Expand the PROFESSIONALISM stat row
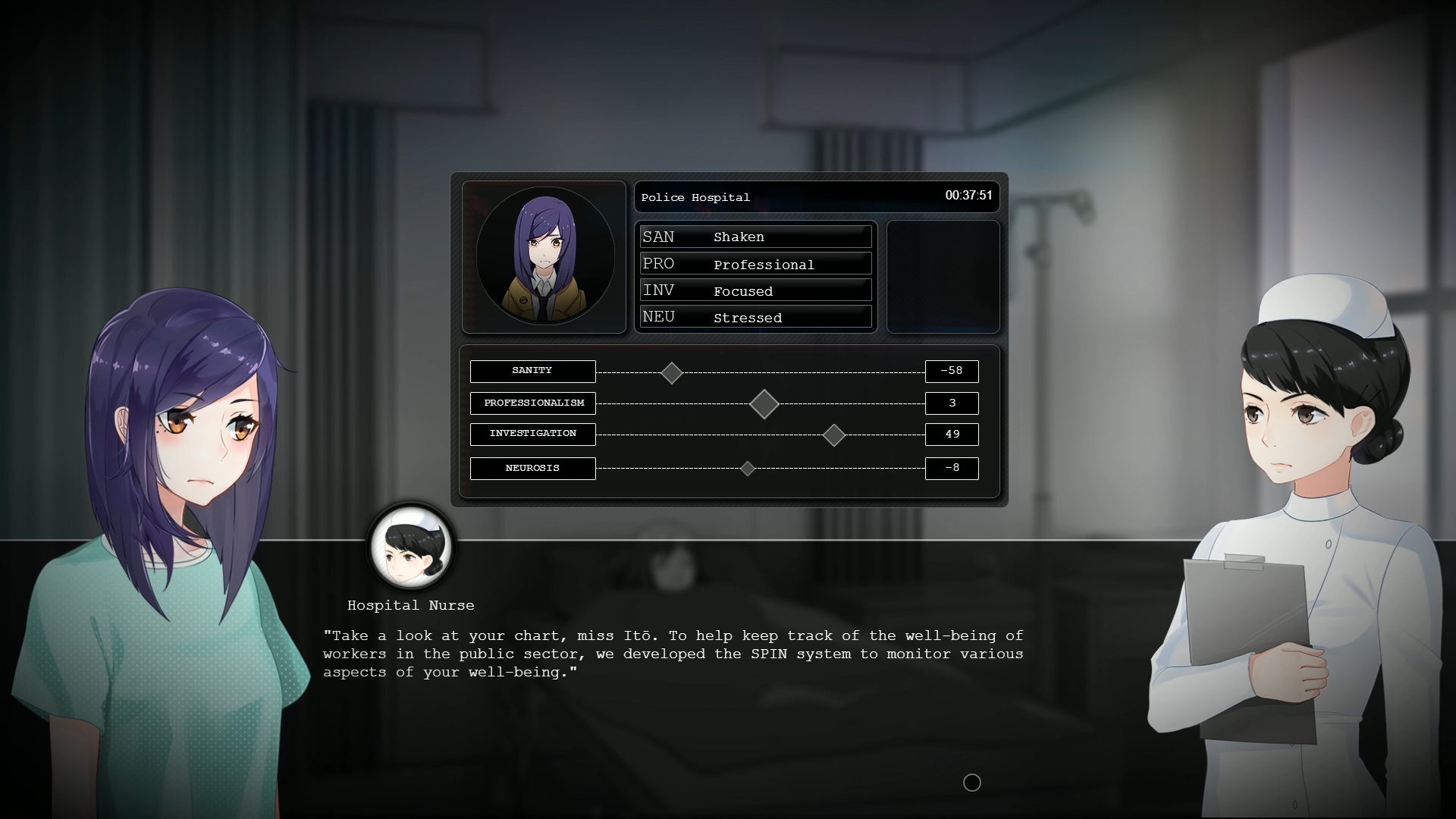Screen dimensions: 1456x819 [532, 403]
